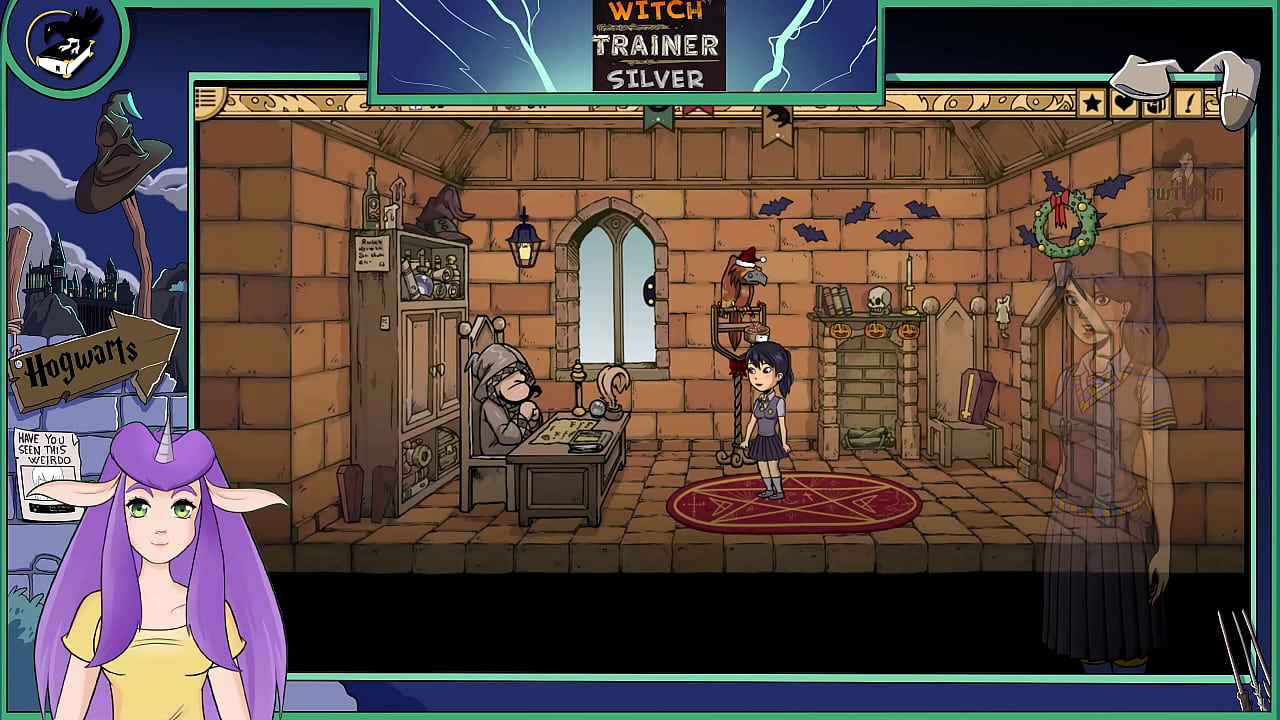Screen dimensions: 1280x720
Task: Click the exclamation mark icon in the toolbar
Action: (x=1187, y=101)
